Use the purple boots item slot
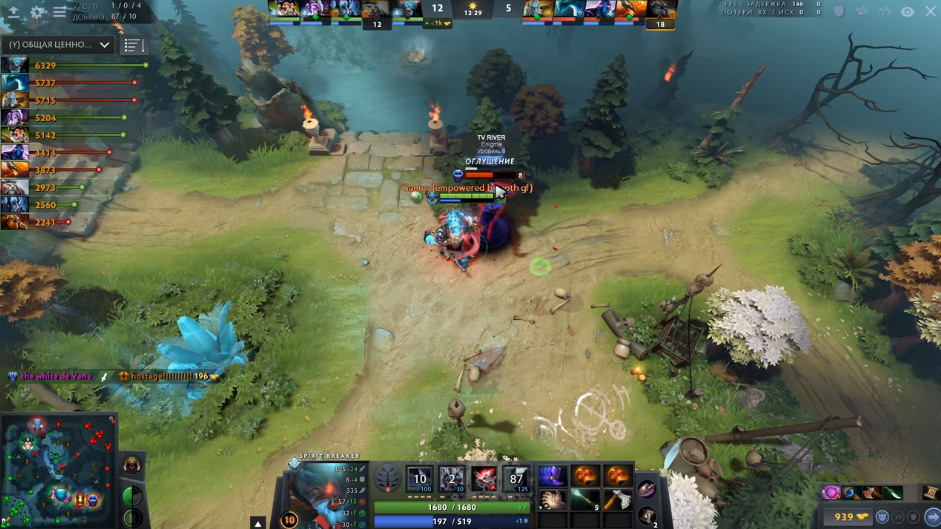The image size is (941, 529). pyautogui.click(x=552, y=475)
